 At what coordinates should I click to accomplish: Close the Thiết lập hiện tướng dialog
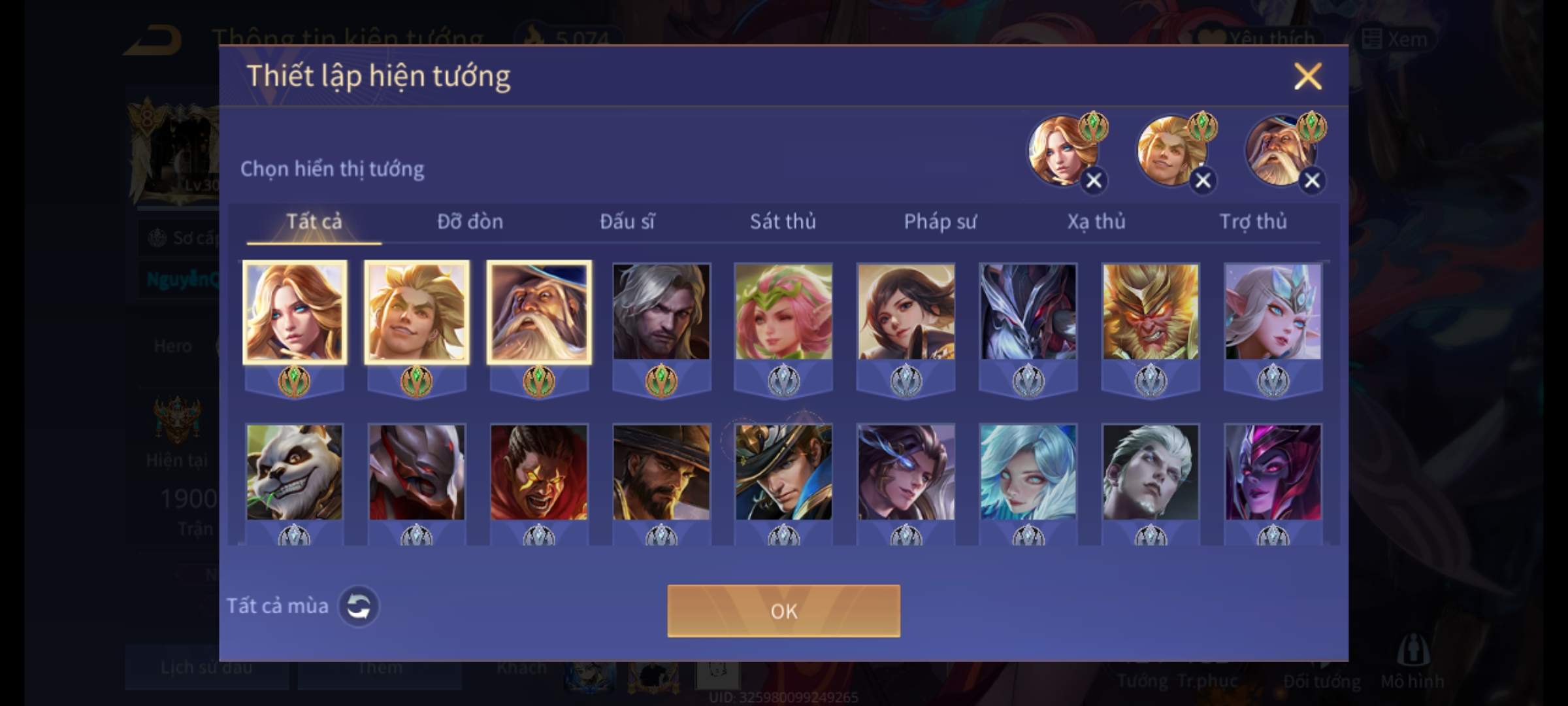(x=1307, y=76)
